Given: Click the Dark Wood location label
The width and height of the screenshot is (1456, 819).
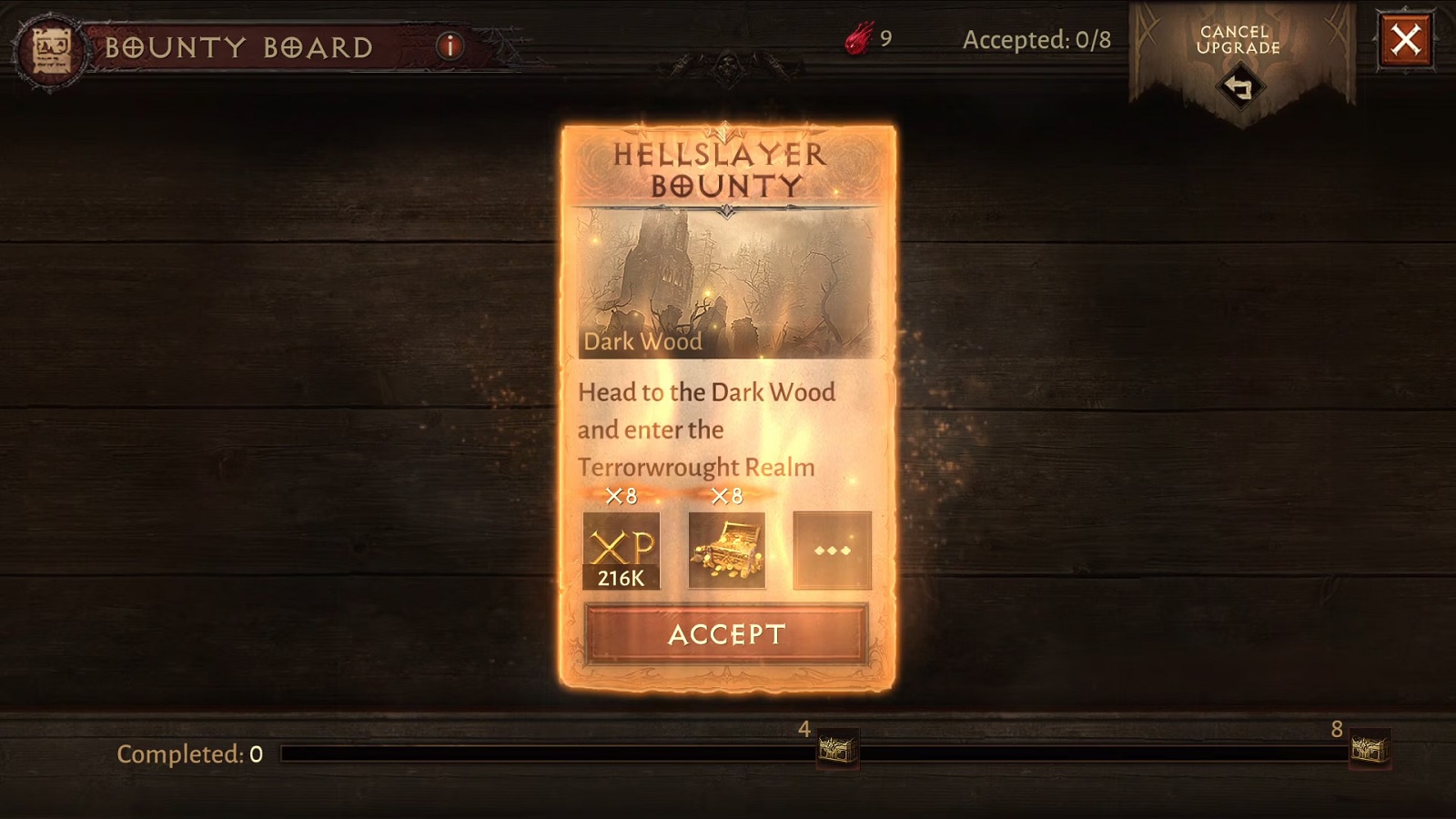Looking at the screenshot, I should 643,342.
